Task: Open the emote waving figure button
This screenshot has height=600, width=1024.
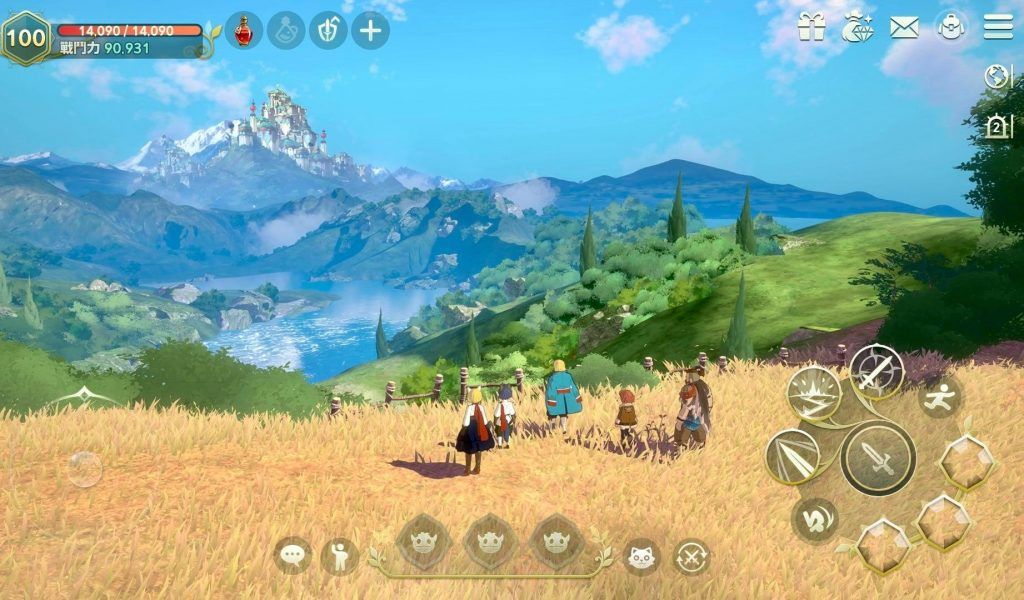Action: click(x=340, y=556)
